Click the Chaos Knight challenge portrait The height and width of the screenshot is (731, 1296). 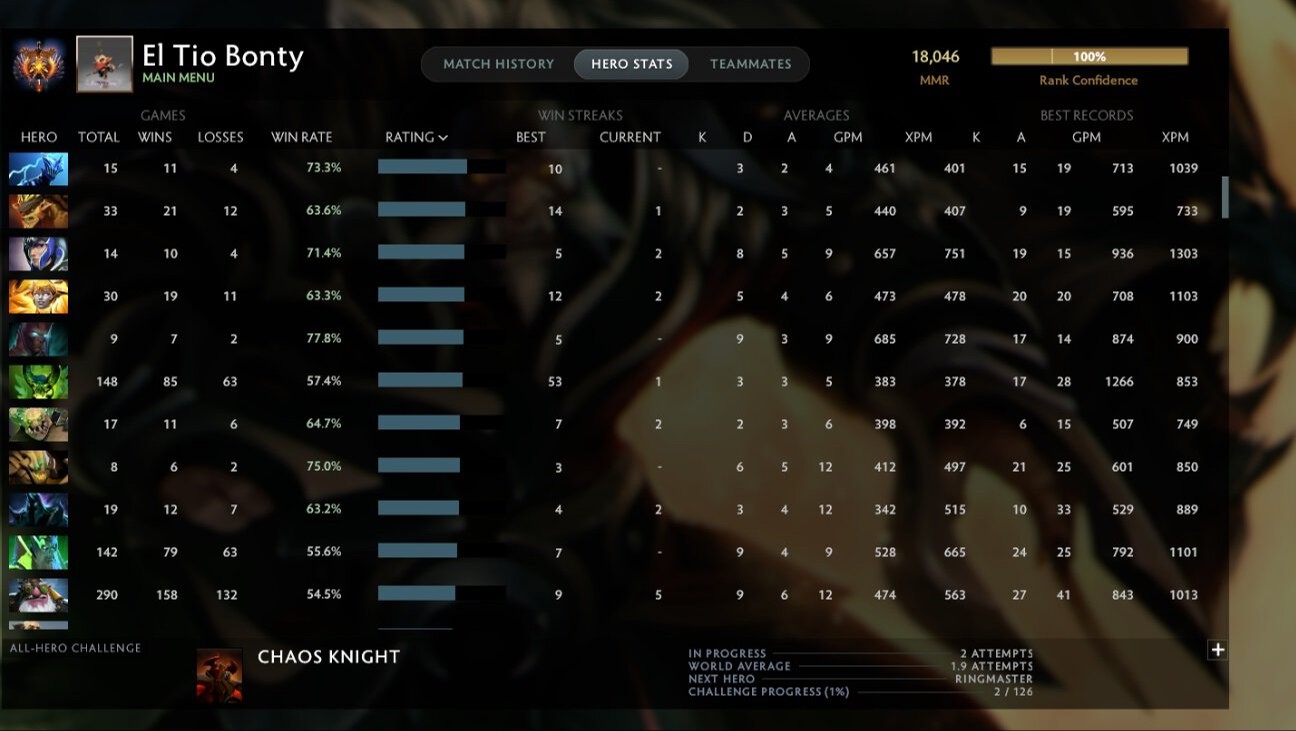pyautogui.click(x=219, y=674)
